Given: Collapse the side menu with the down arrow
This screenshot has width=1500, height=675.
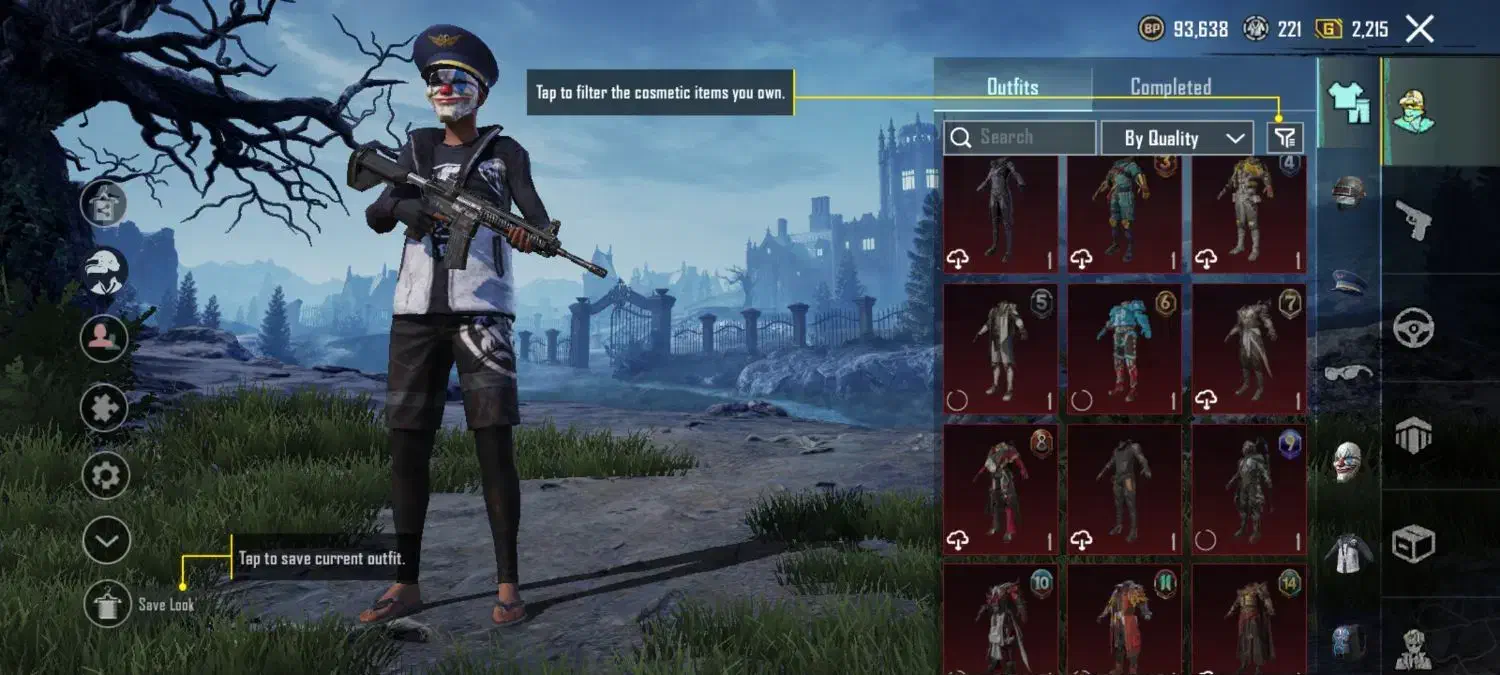Looking at the screenshot, I should [106, 541].
